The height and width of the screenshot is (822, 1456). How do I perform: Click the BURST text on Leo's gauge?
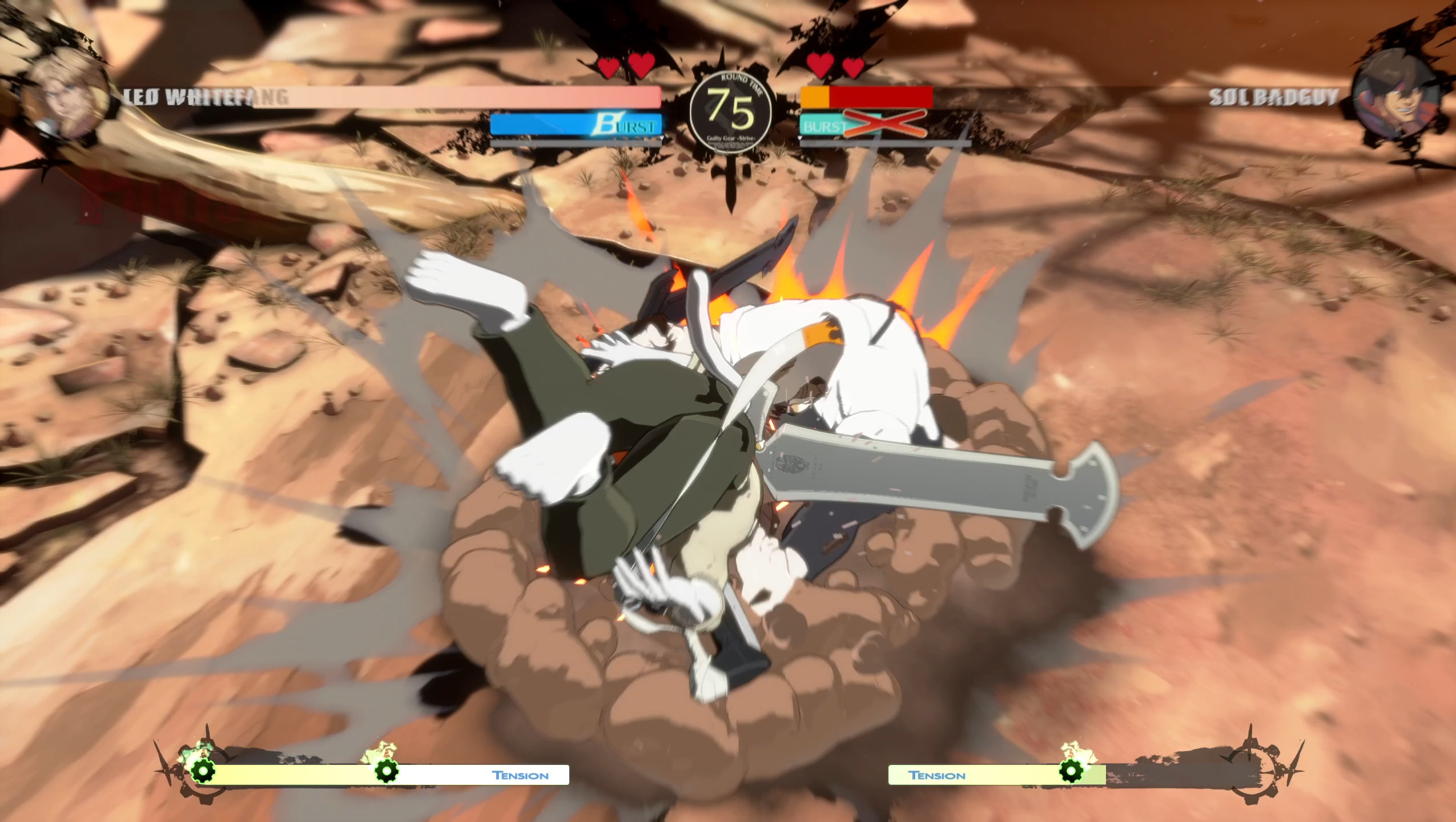(x=628, y=124)
